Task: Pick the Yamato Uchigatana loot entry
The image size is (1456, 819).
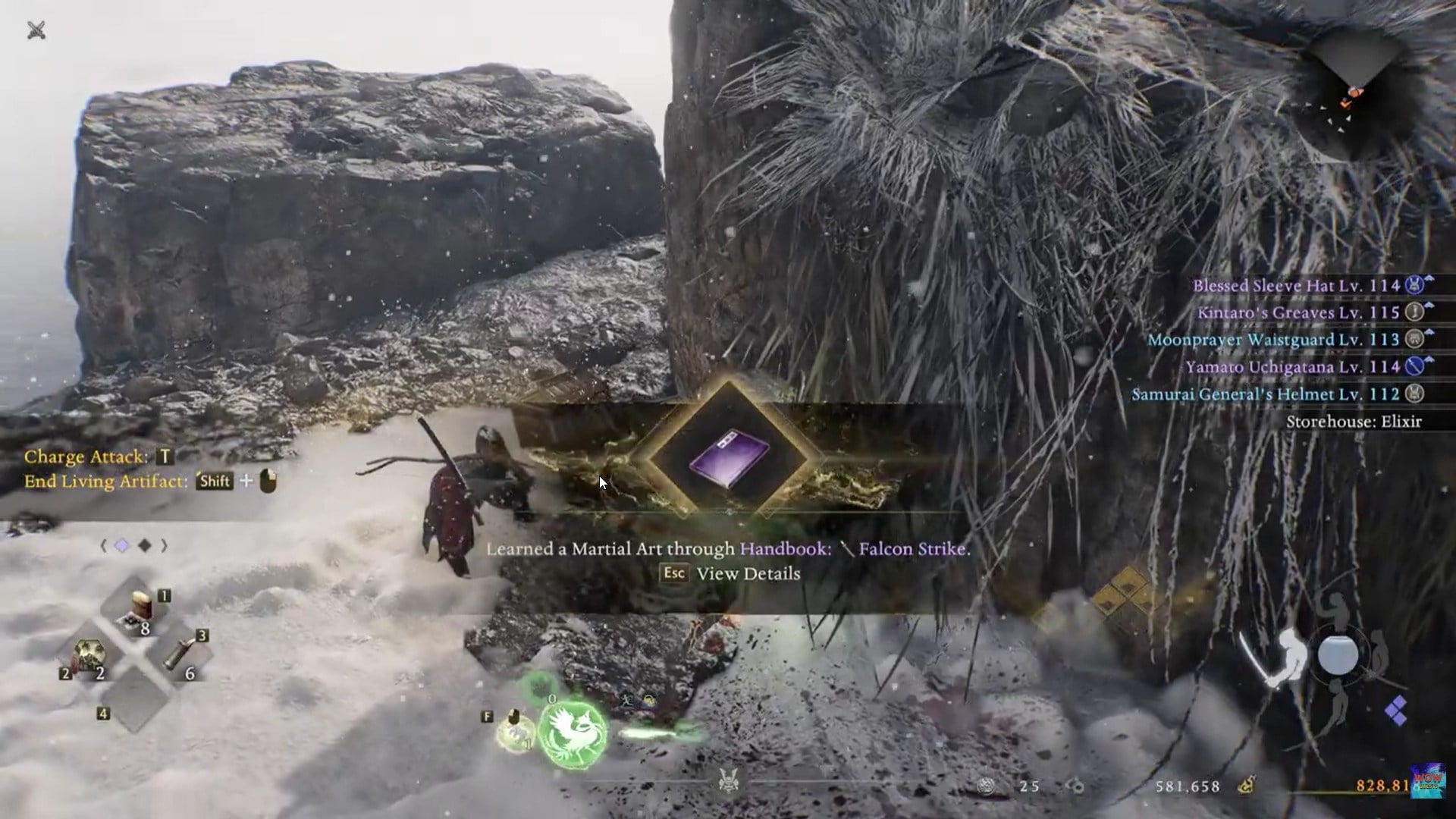Action: click(x=1292, y=367)
